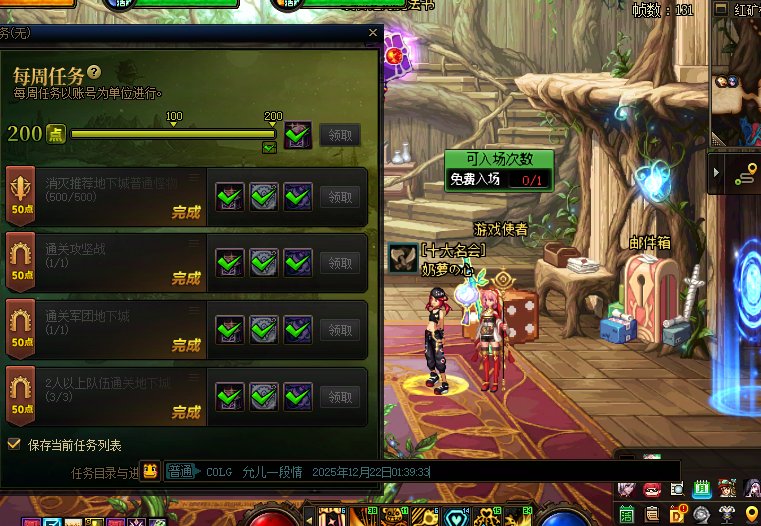Claim reward for 2人以上队伍通关地下城 quest

(x=340, y=396)
